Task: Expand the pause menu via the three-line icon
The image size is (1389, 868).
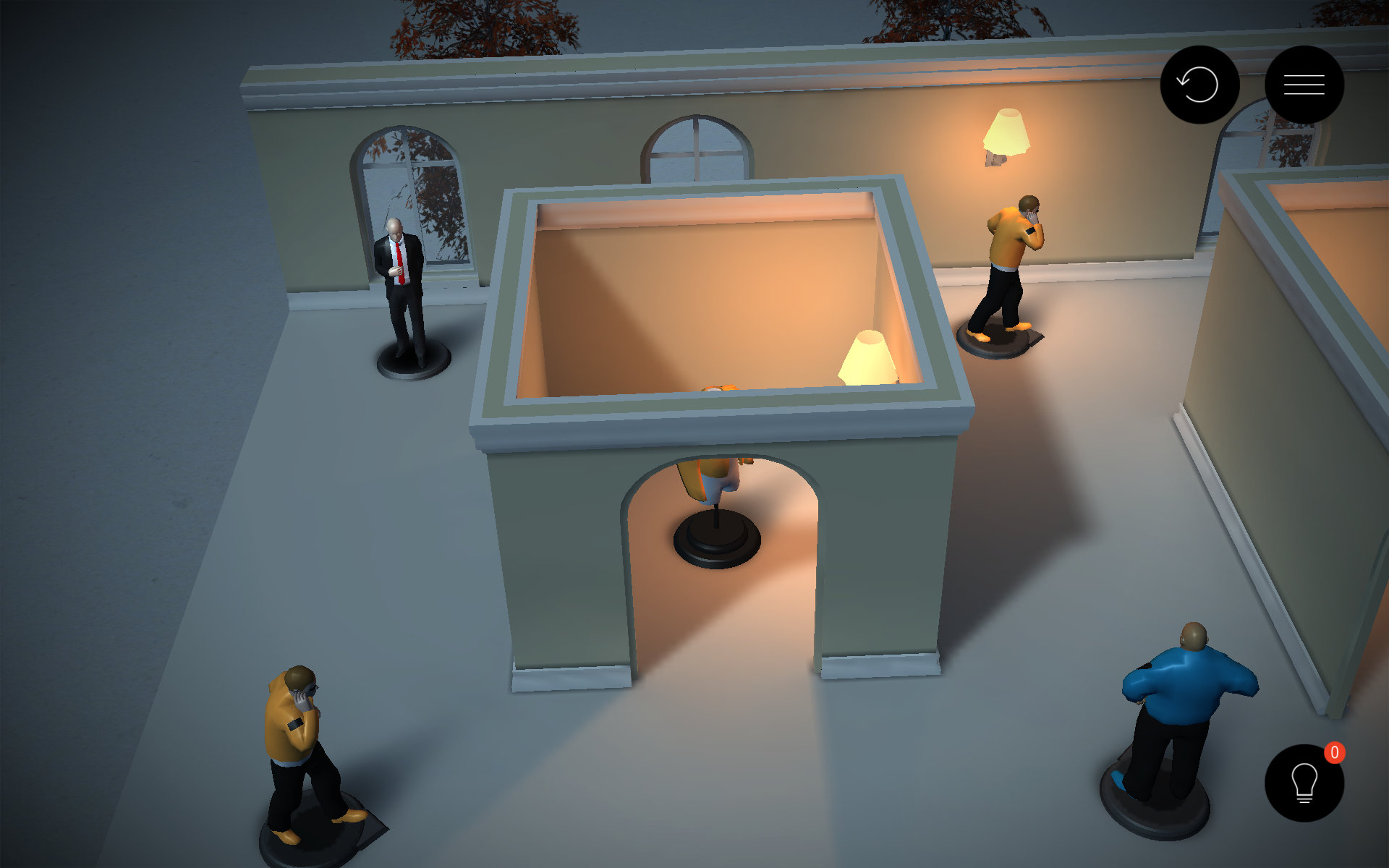Action: 1304,84
